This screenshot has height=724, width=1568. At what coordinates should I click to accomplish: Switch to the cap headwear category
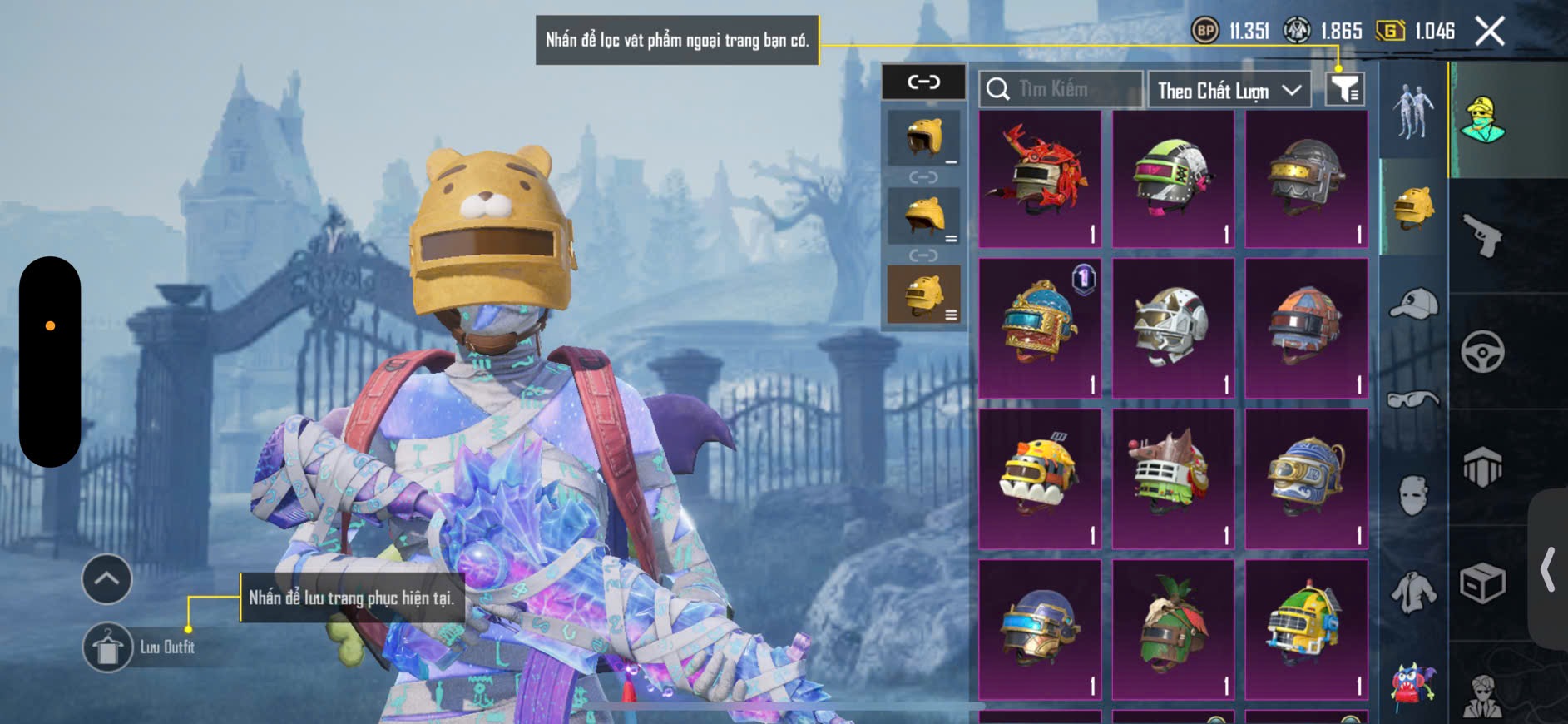coord(1413,303)
